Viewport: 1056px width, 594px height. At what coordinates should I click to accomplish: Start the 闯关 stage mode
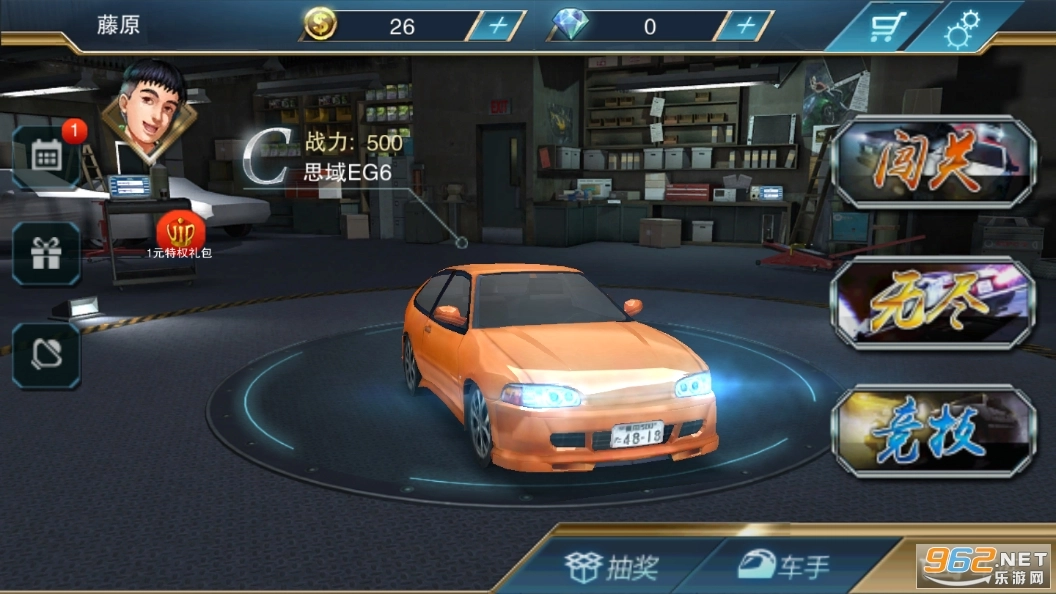tap(933, 162)
